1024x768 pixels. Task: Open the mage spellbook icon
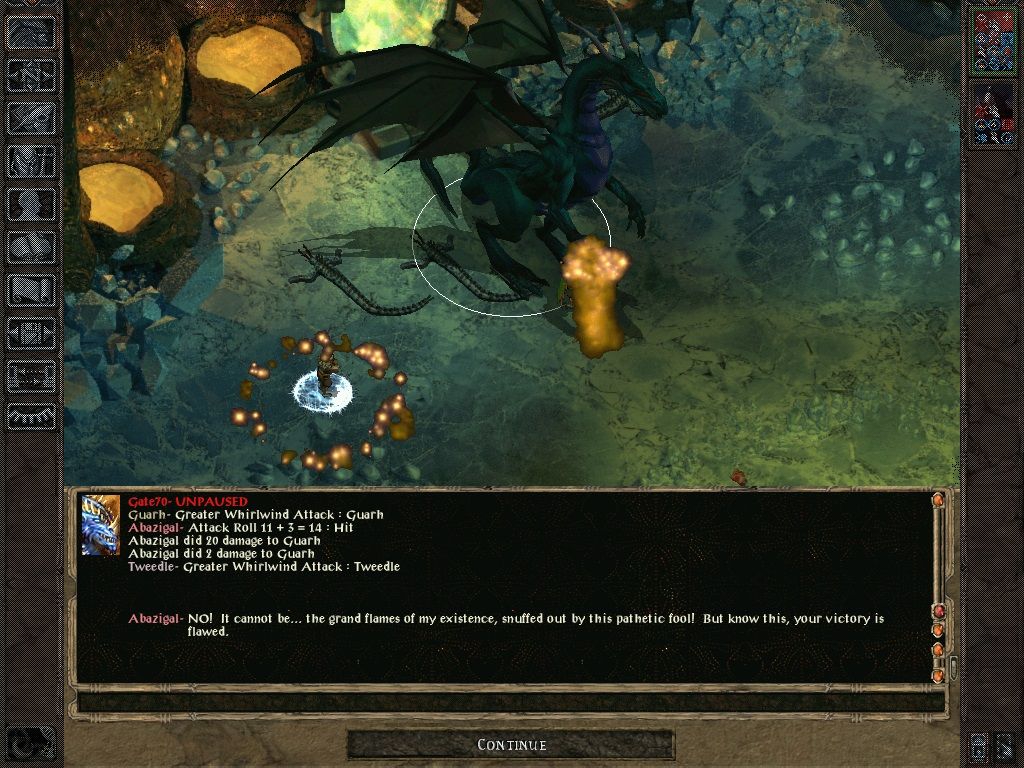[x=31, y=248]
